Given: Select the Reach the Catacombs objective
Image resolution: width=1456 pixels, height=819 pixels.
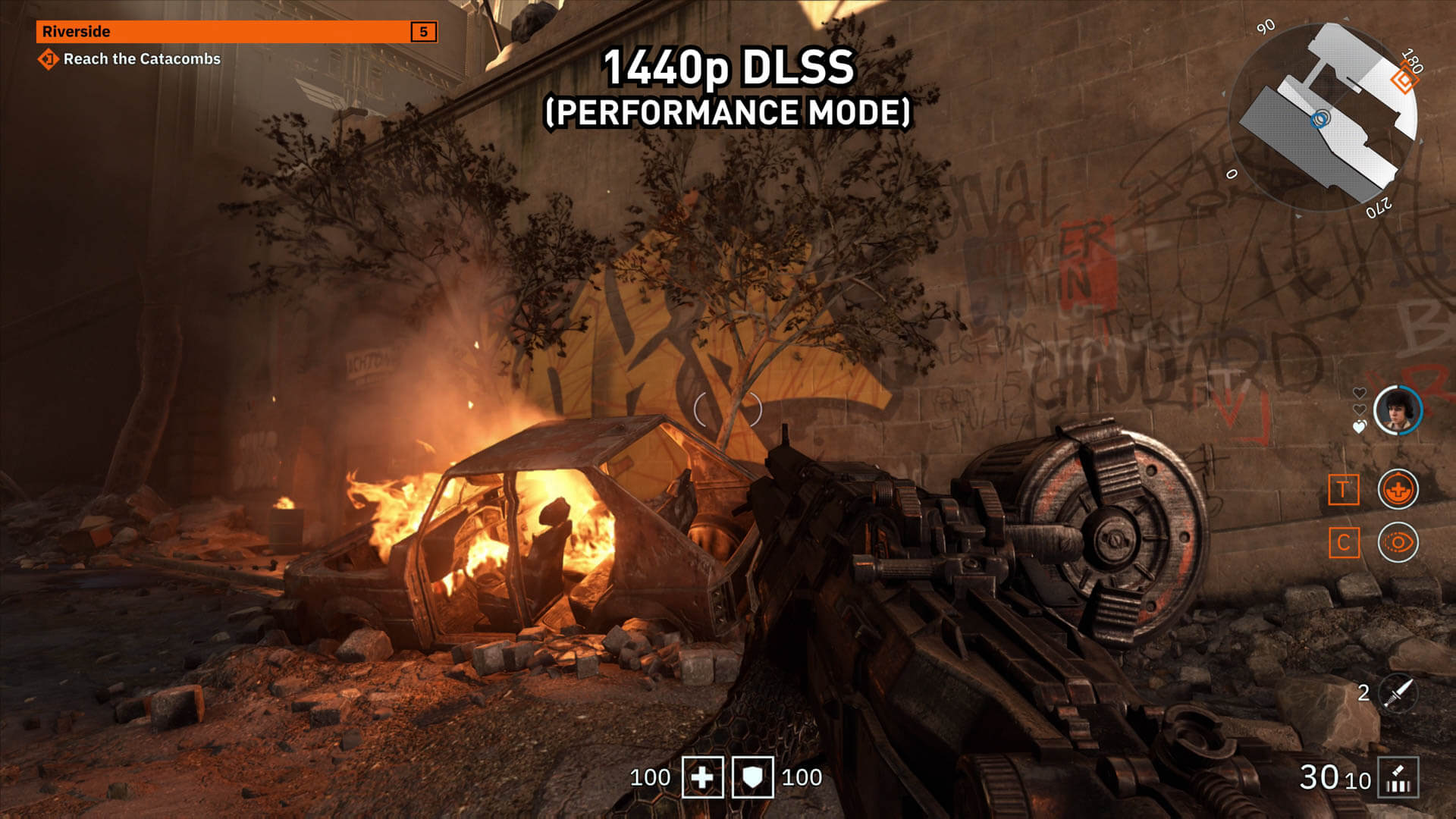Looking at the screenshot, I should 141,59.
